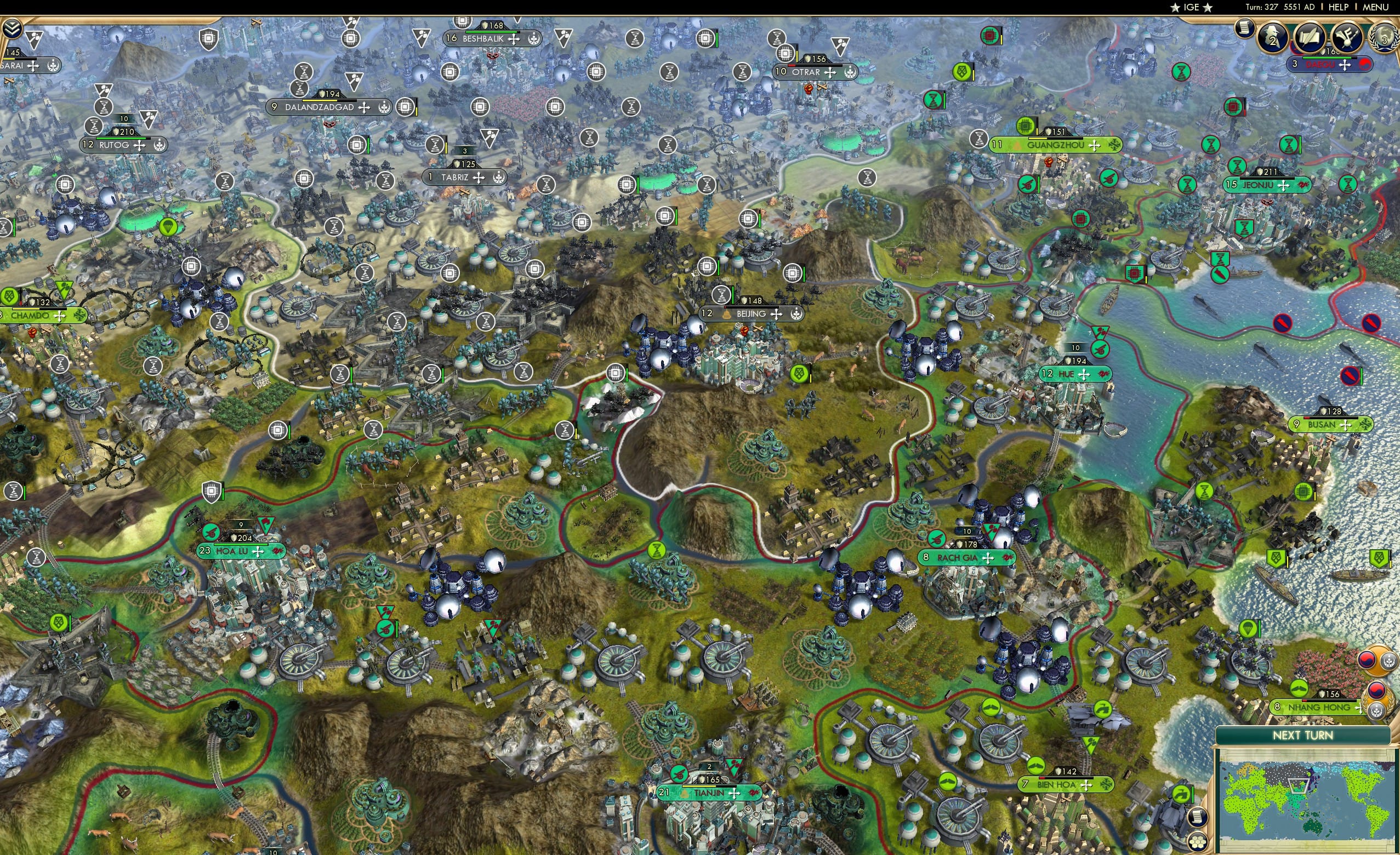Image resolution: width=1400 pixels, height=855 pixels.
Task: Open the MENU from the top bar
Action: pos(1374,7)
